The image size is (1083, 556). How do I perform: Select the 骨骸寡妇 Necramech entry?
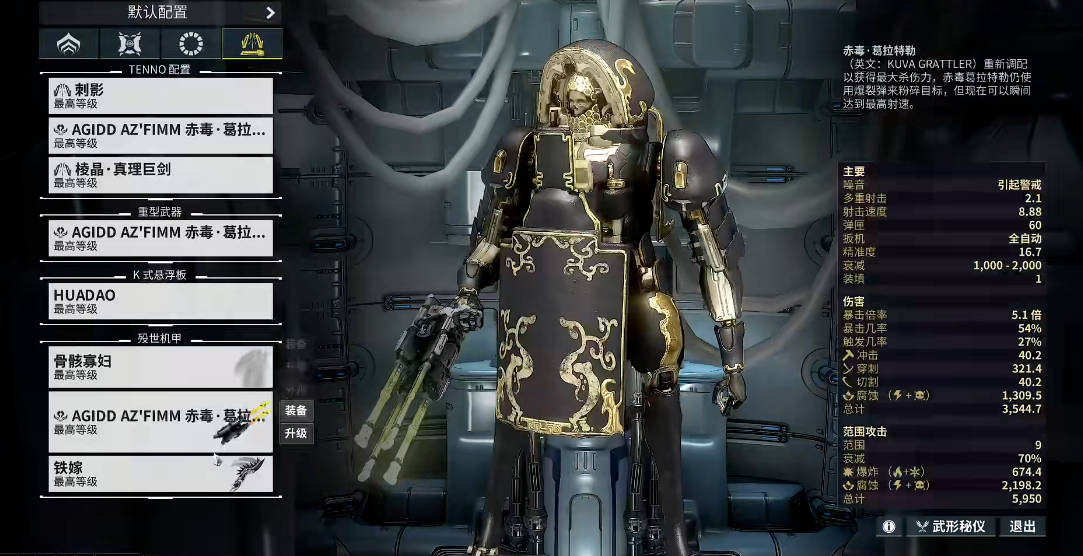point(161,367)
